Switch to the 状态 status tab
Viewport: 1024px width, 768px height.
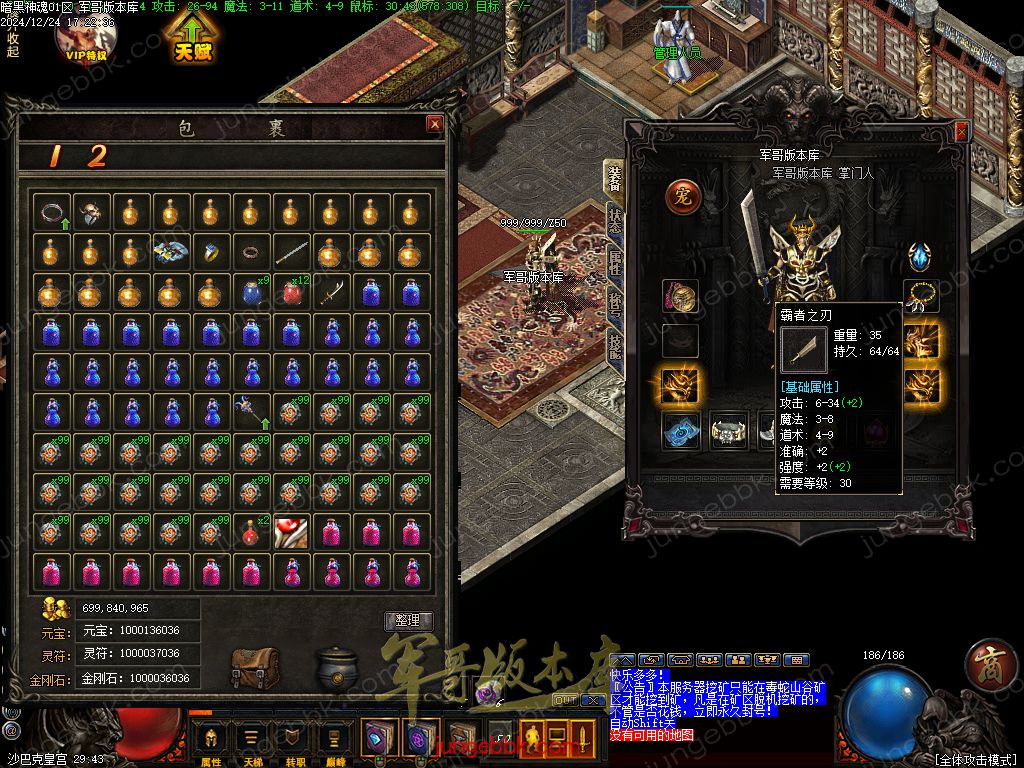(x=614, y=221)
